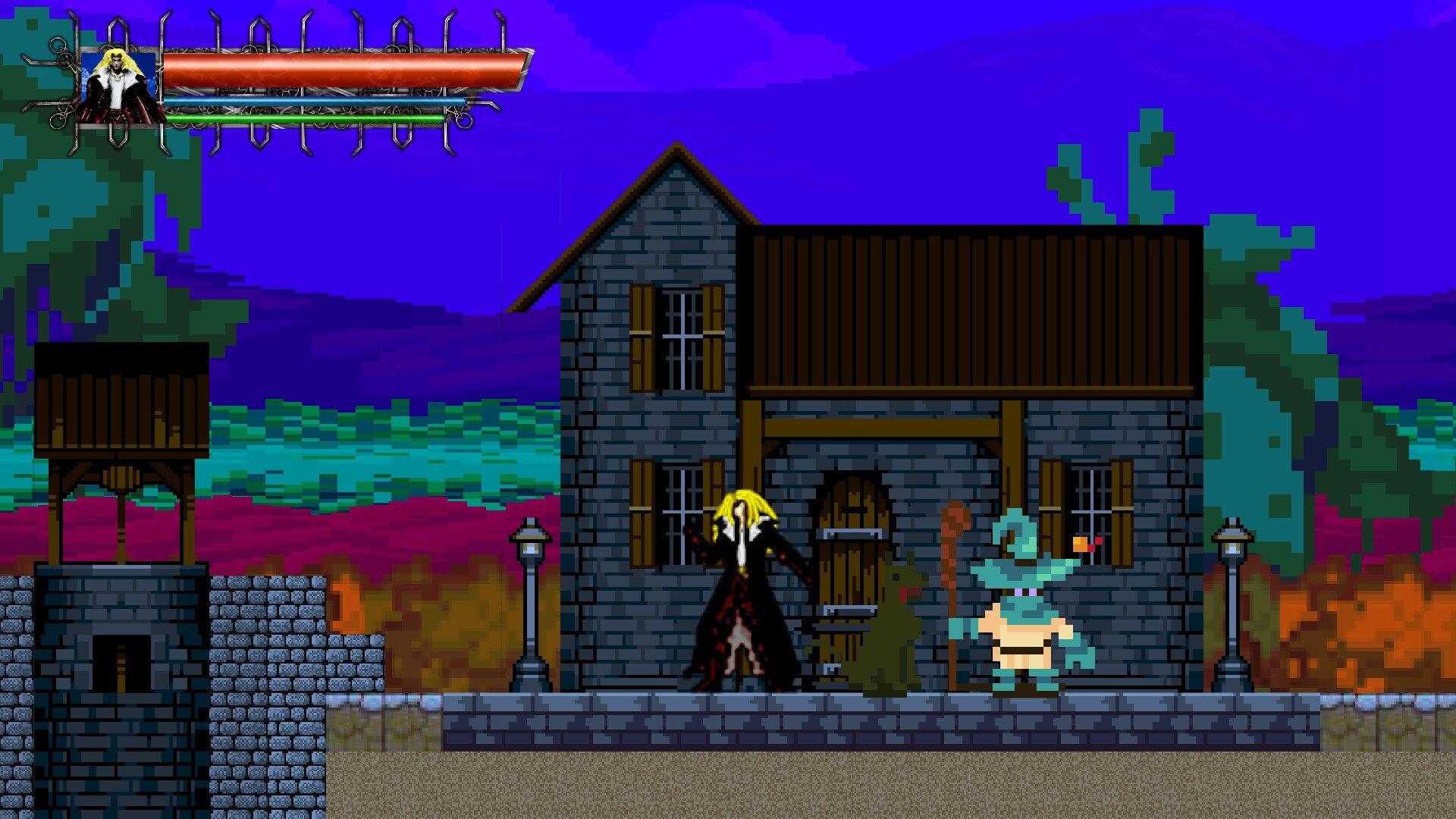1456x819 pixels.
Task: Click the red health bar
Action: [x=341, y=70]
